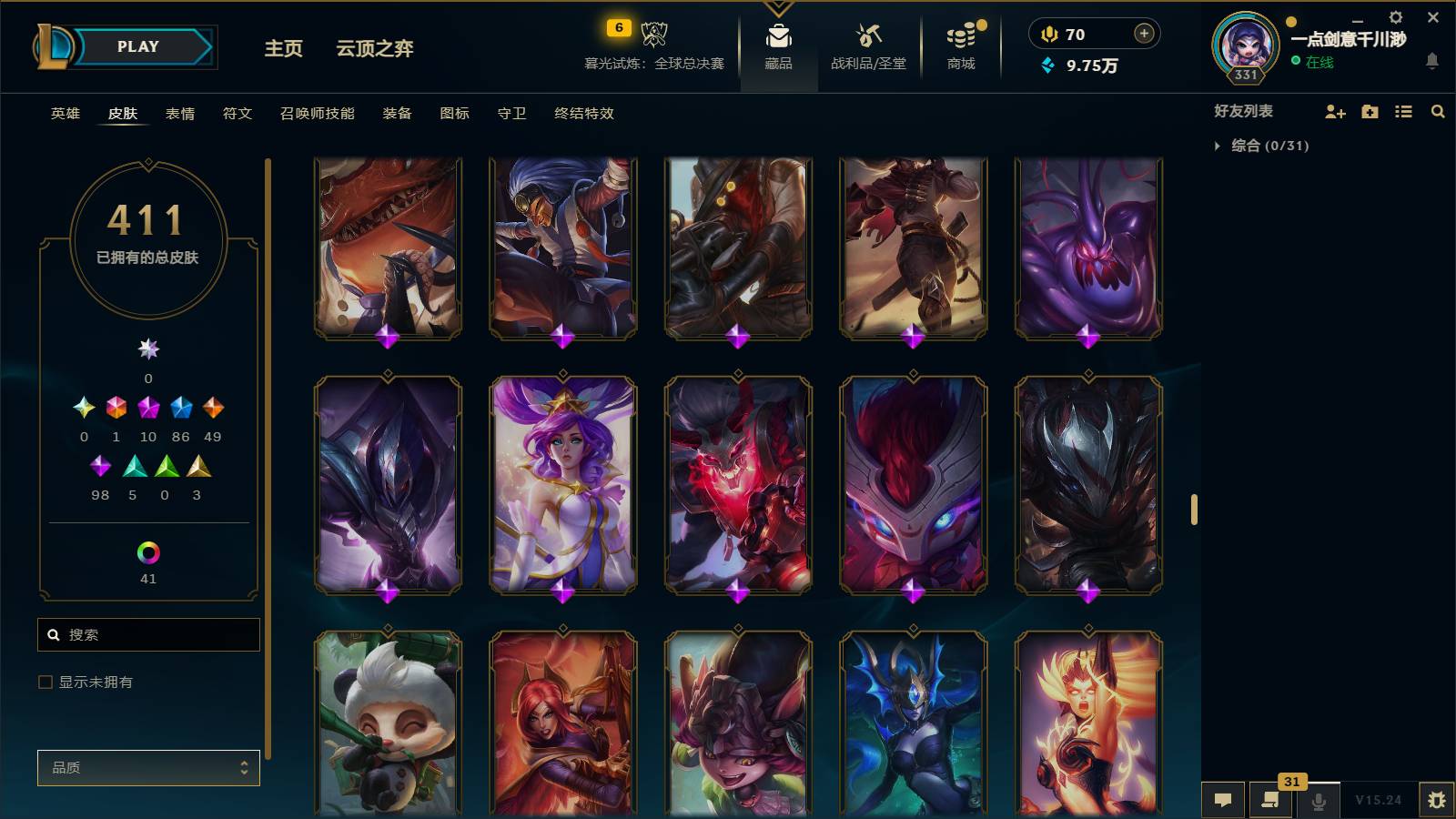Open the chat bubble icon in bottom bar
Image resolution: width=1456 pixels, height=819 pixels.
pos(1223,800)
